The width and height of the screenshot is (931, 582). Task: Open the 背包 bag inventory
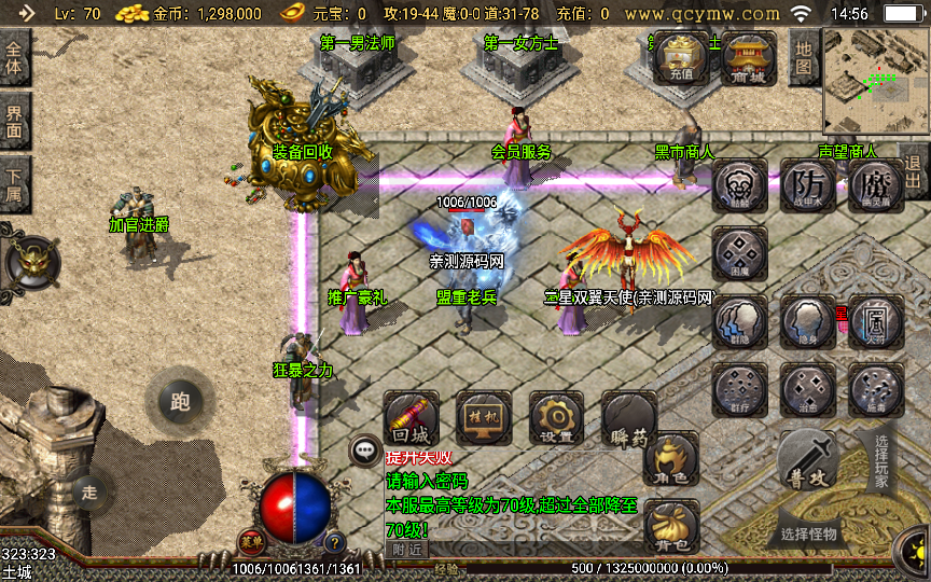670,527
